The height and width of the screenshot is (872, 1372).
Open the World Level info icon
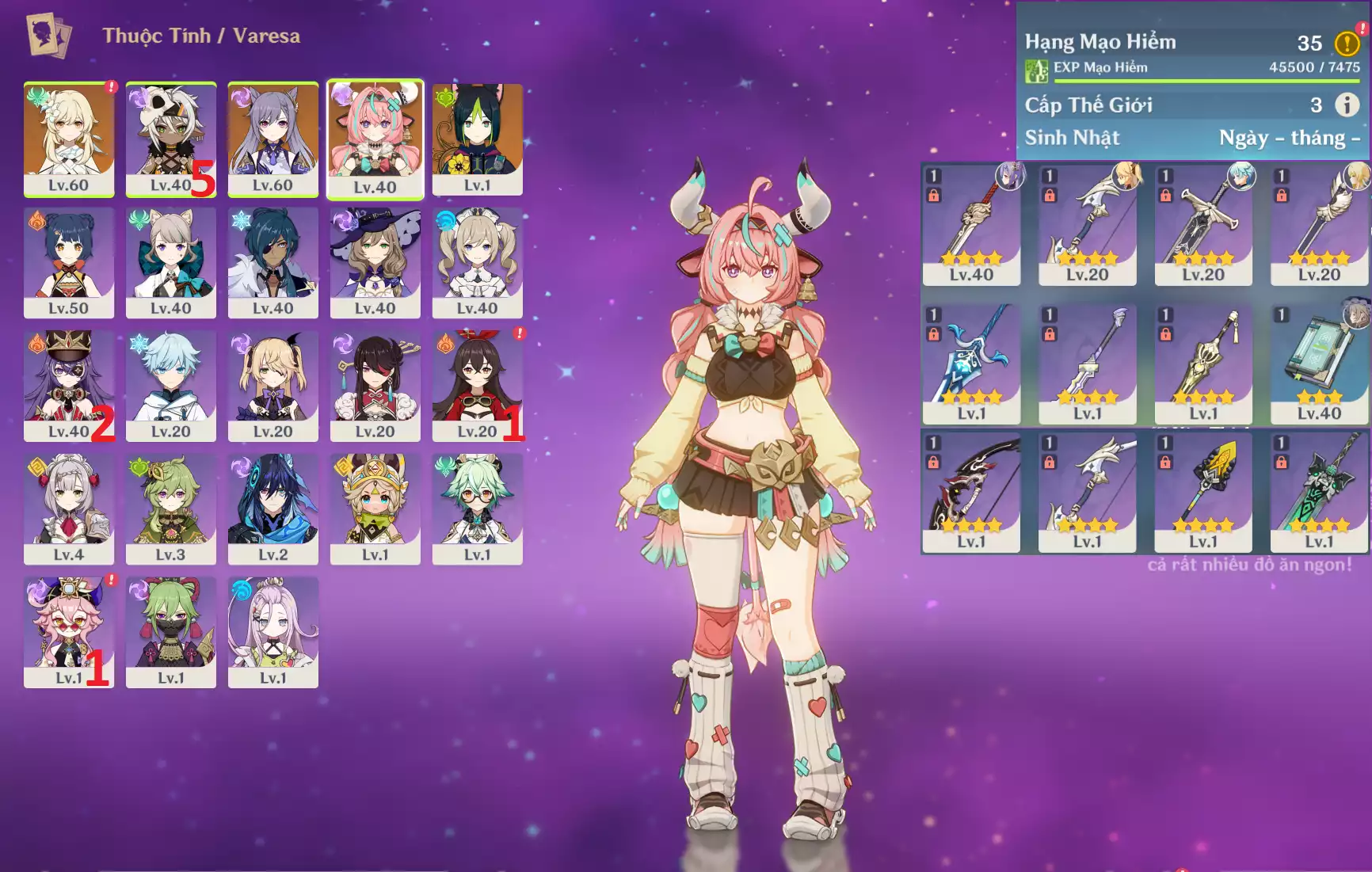(1347, 105)
